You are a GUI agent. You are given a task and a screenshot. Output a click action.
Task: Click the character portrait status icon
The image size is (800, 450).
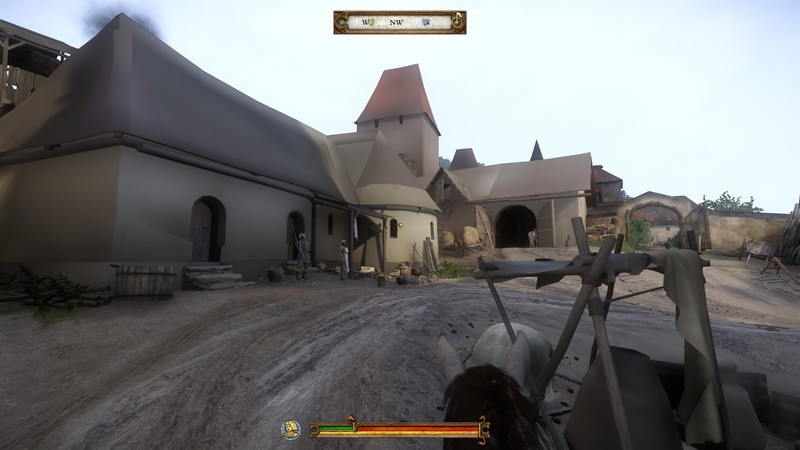(291, 429)
